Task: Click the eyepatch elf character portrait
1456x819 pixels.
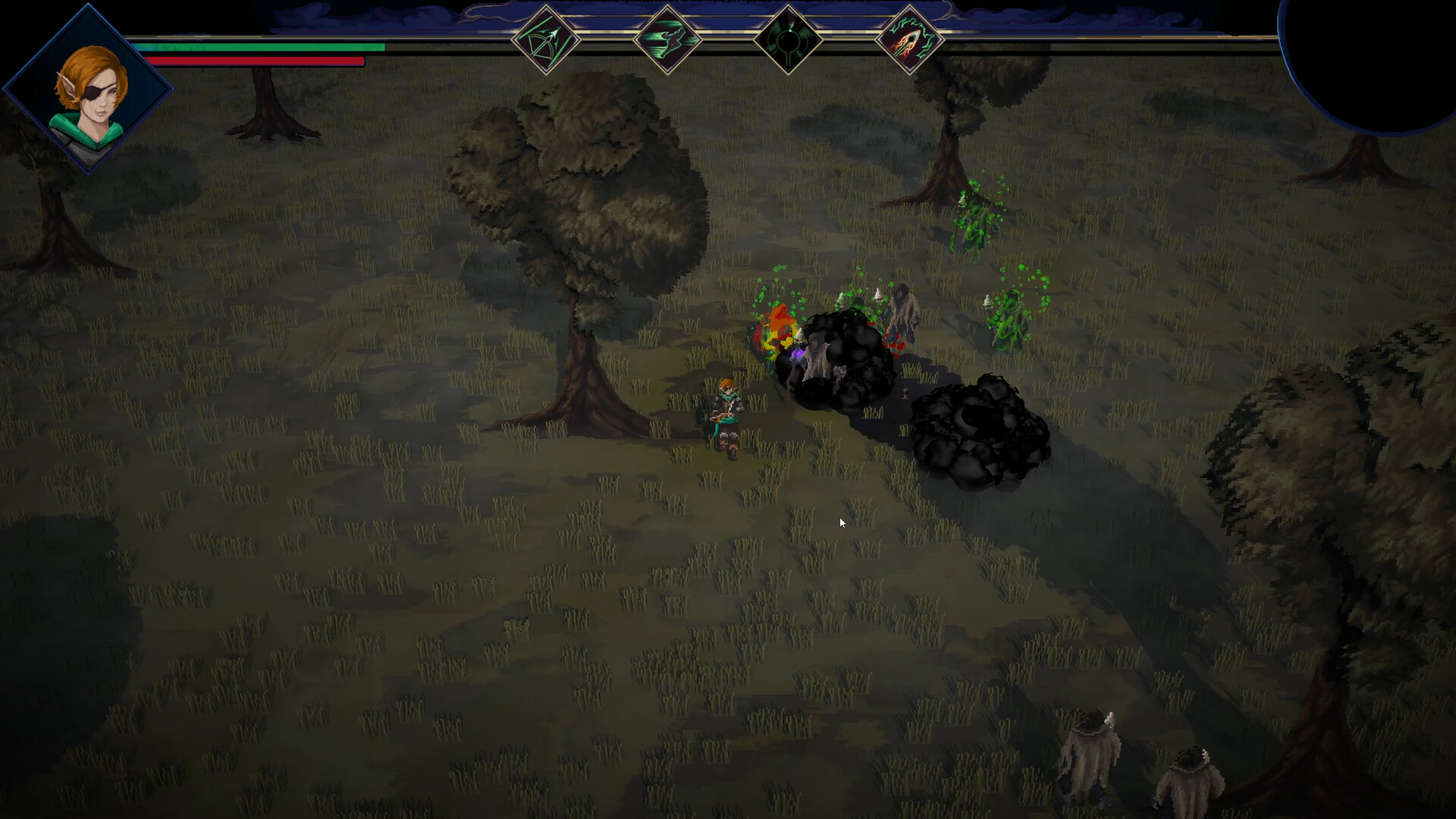Action: point(89,87)
